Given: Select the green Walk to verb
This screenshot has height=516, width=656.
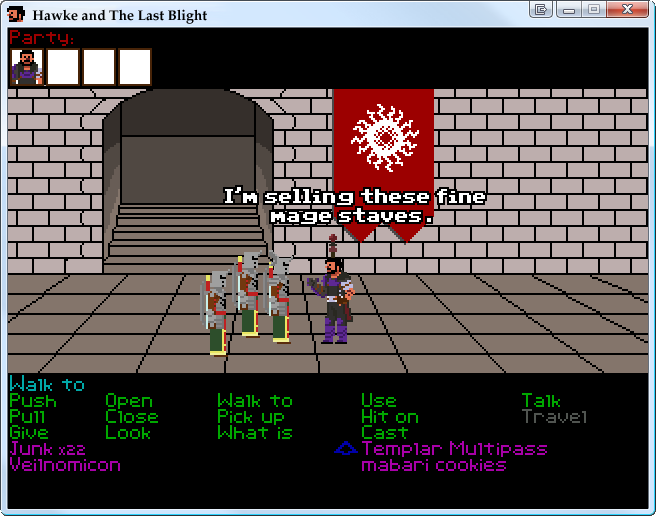Looking at the screenshot, I should pos(255,401).
